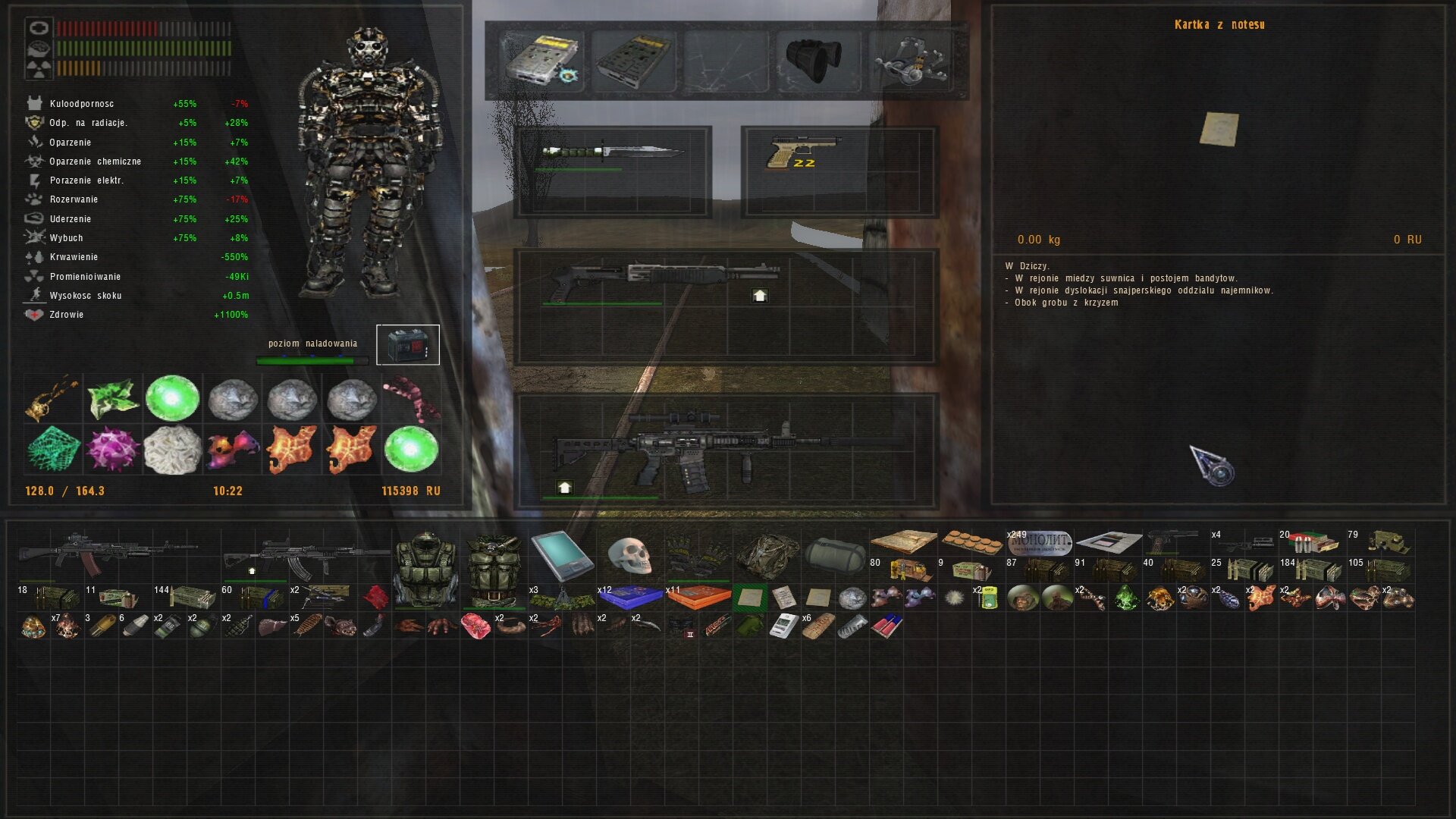The width and height of the screenshot is (1456, 819).
Task: Select the white skull in the backpack
Action: coord(629,556)
